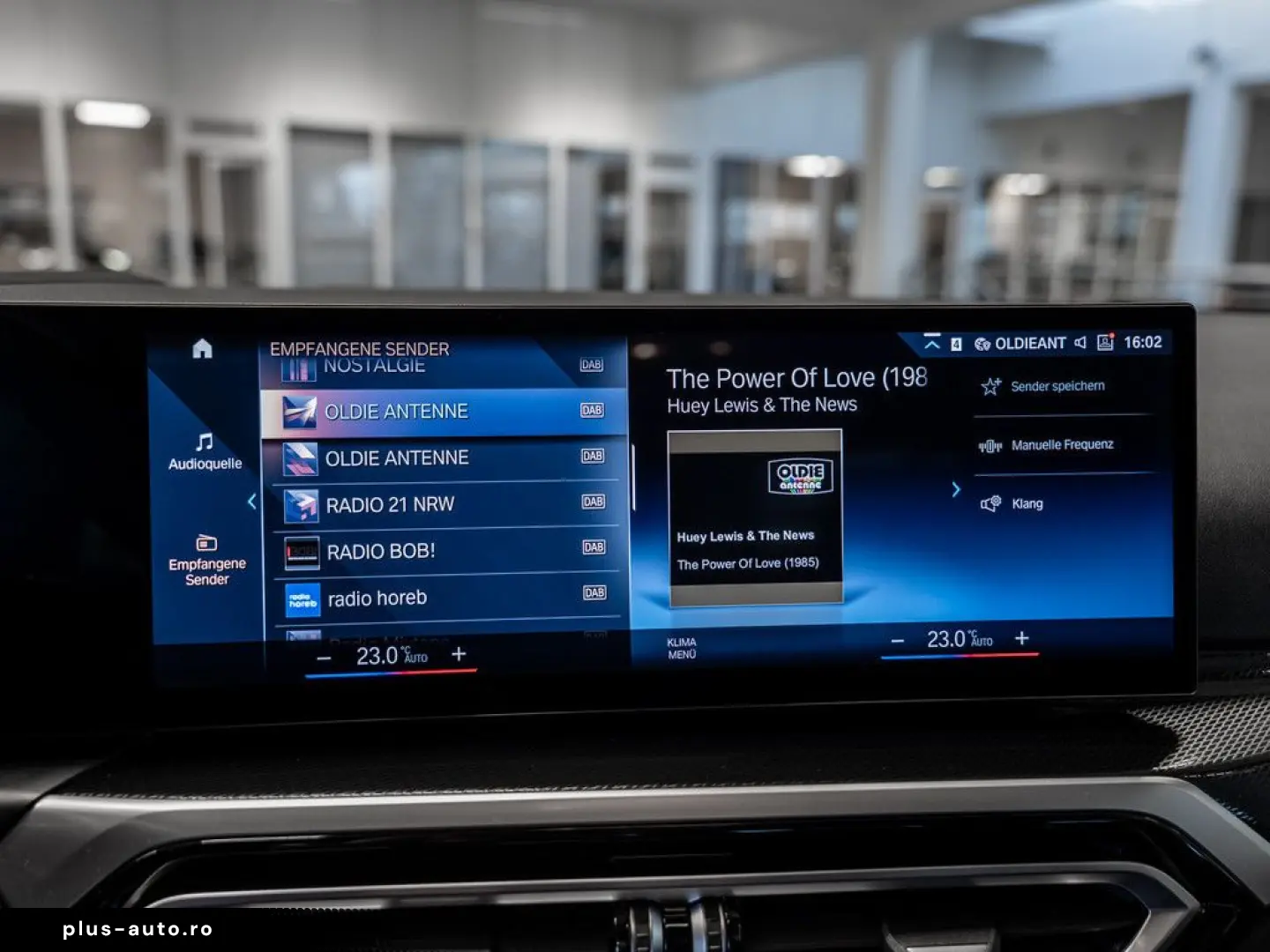1270x952 pixels.
Task: Tap the Sender speichern star icon
Action: coord(991,385)
